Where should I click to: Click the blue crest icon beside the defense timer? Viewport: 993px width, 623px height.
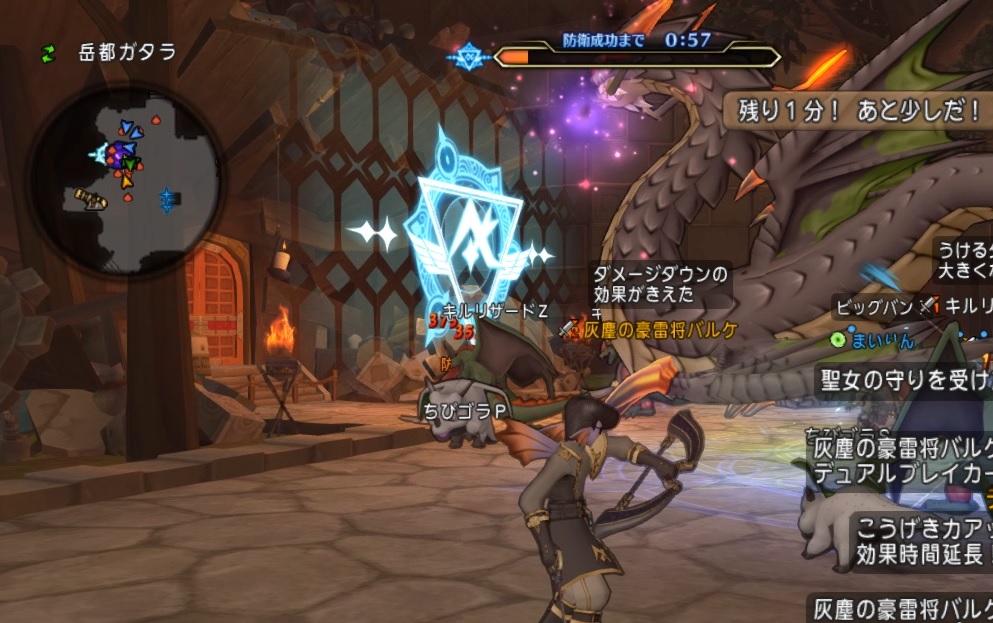(x=468, y=56)
